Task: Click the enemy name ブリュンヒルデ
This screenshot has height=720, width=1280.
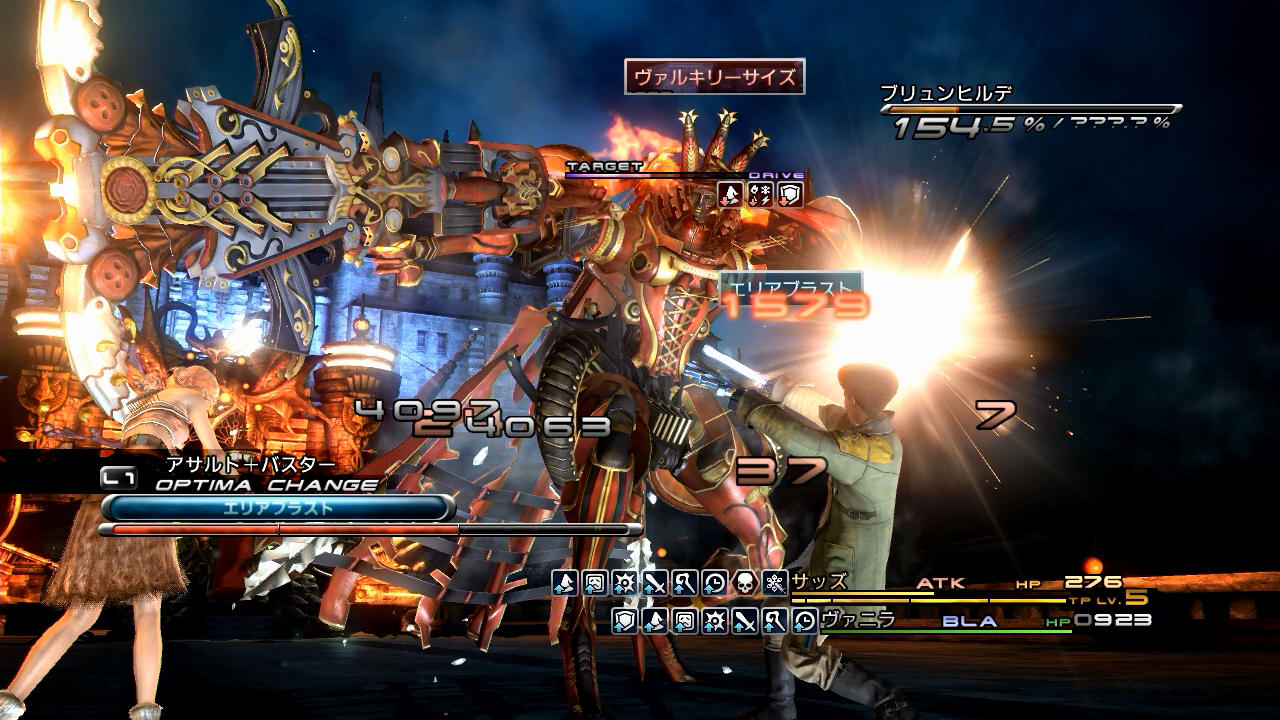Action: (x=946, y=93)
